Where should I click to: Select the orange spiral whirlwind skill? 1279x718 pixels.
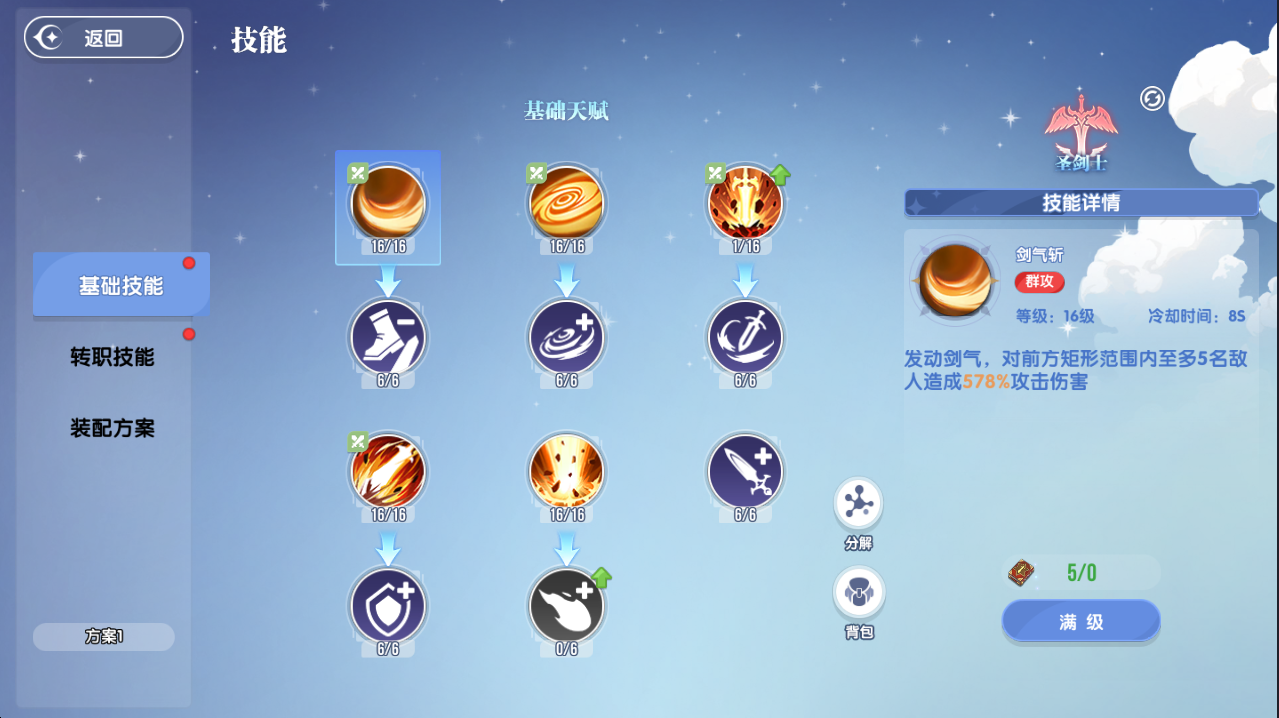coord(567,203)
